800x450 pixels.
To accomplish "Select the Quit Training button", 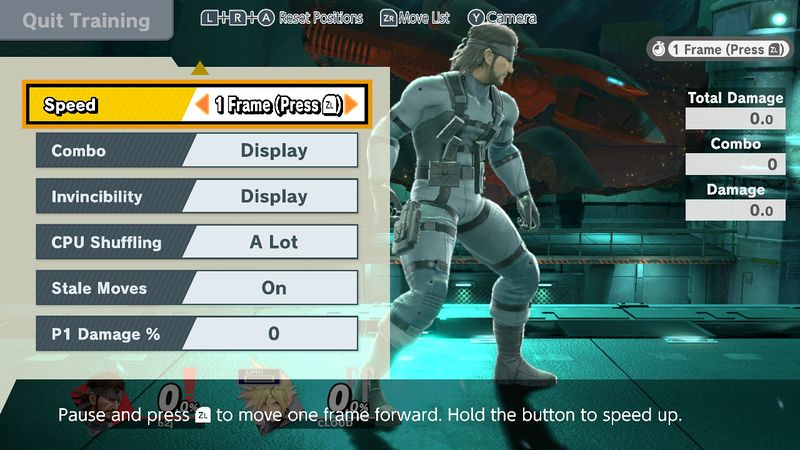I will [85, 21].
